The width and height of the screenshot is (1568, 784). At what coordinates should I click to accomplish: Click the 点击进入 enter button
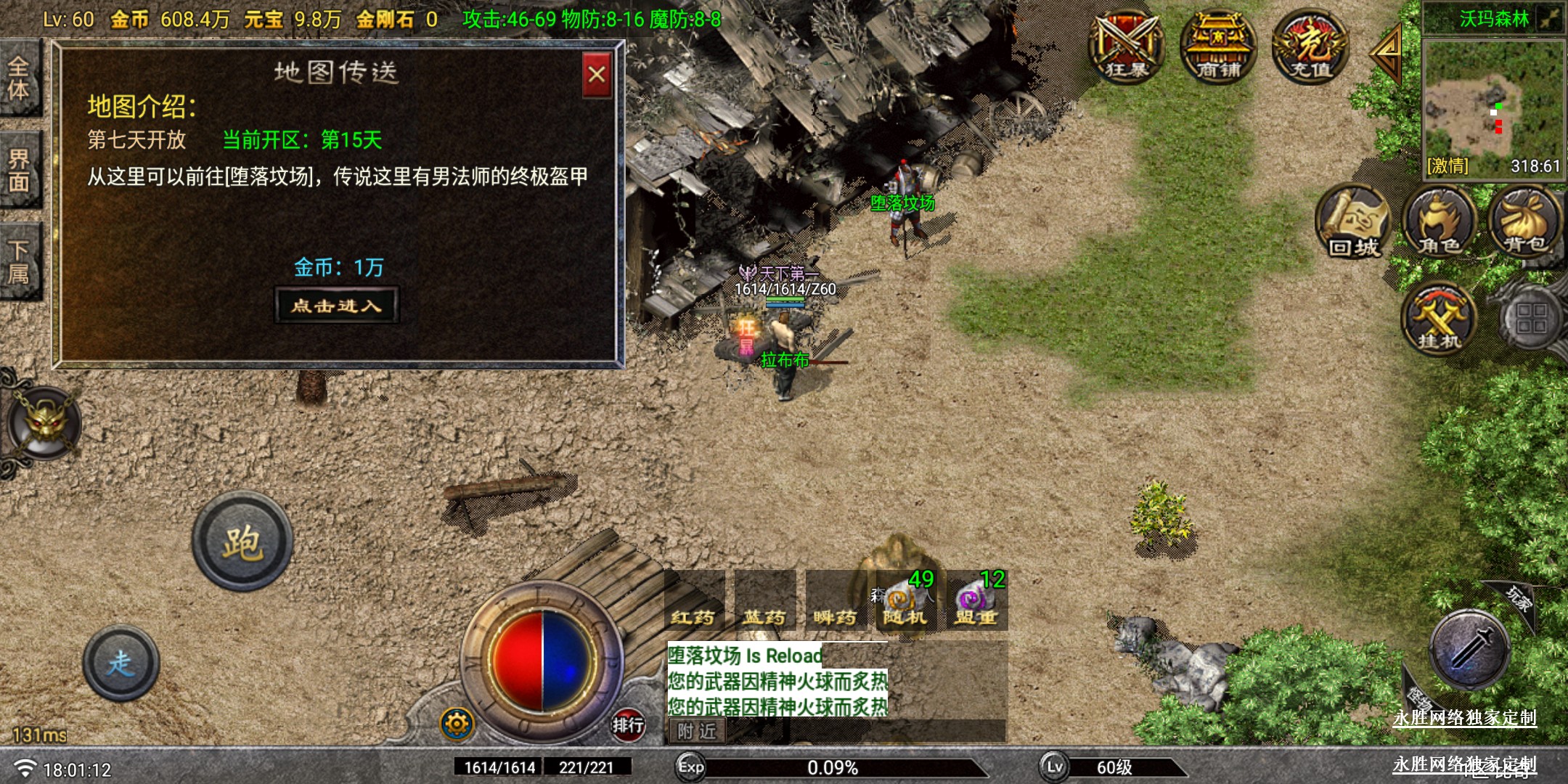coord(337,306)
